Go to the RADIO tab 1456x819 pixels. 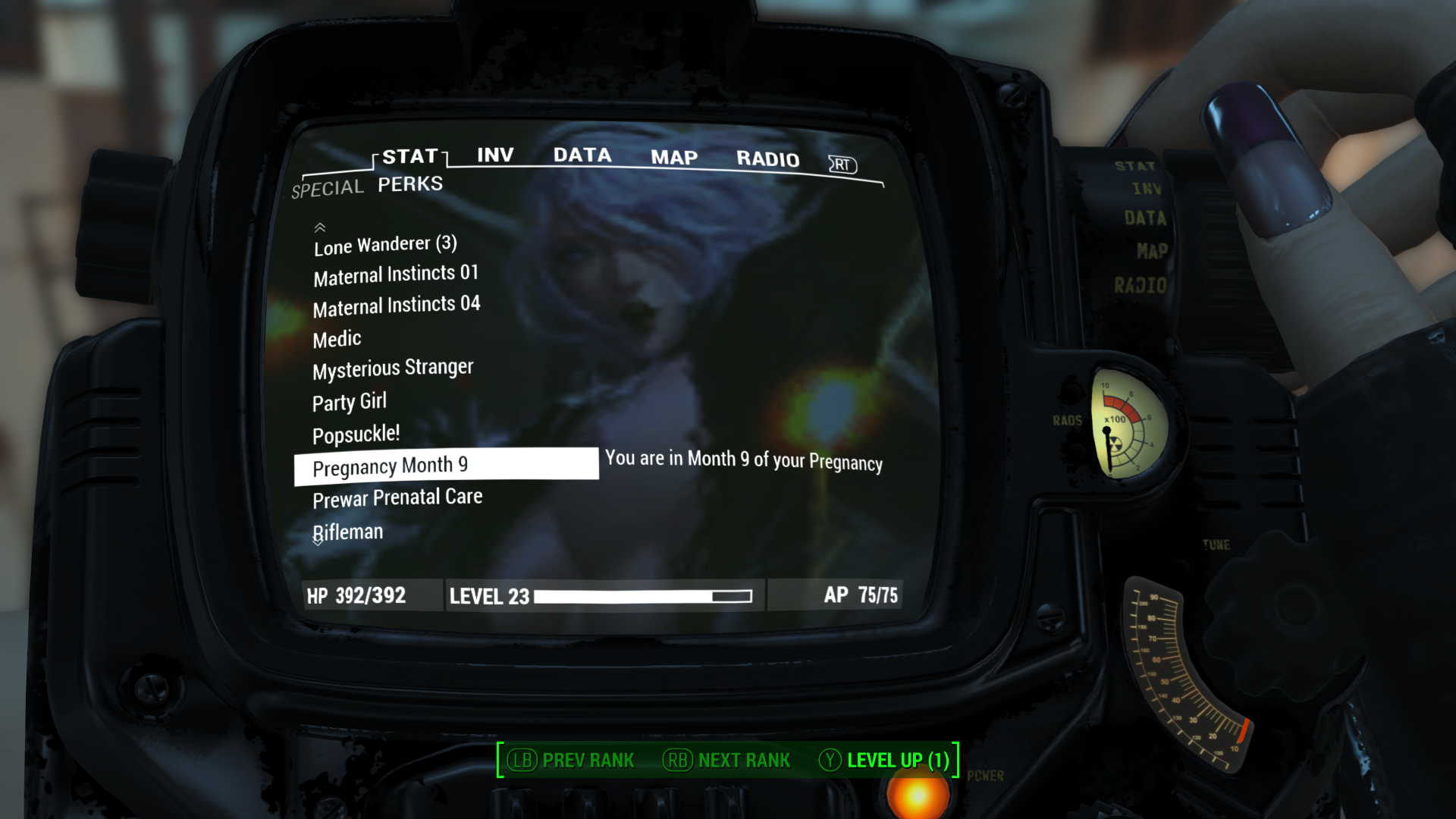tap(767, 159)
